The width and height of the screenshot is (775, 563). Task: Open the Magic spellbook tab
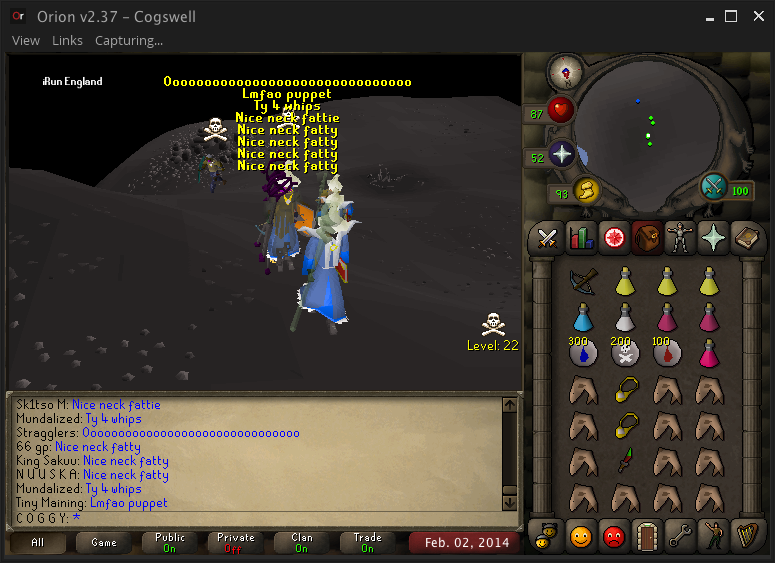coord(747,237)
